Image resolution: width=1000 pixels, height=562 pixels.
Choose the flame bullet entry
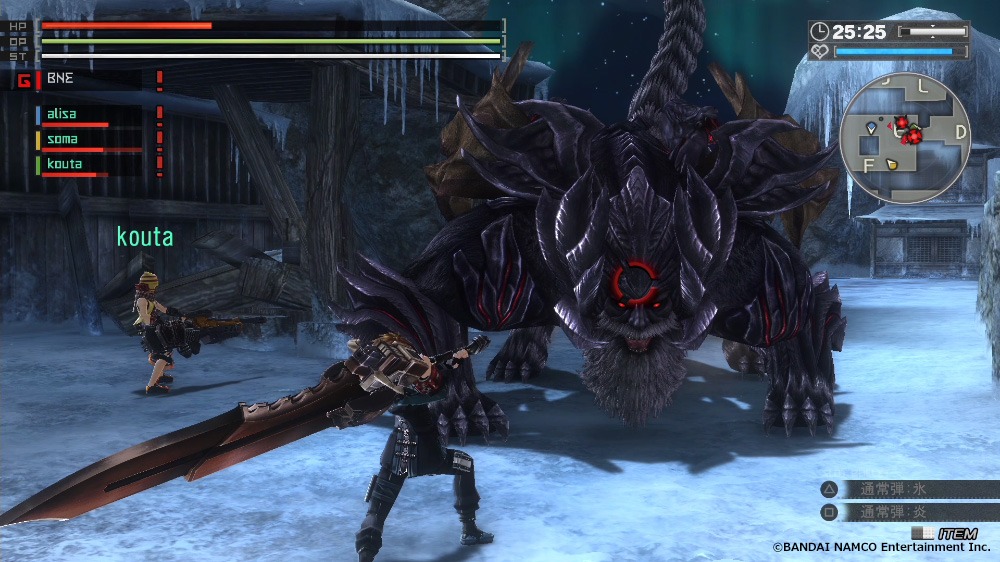point(893,512)
